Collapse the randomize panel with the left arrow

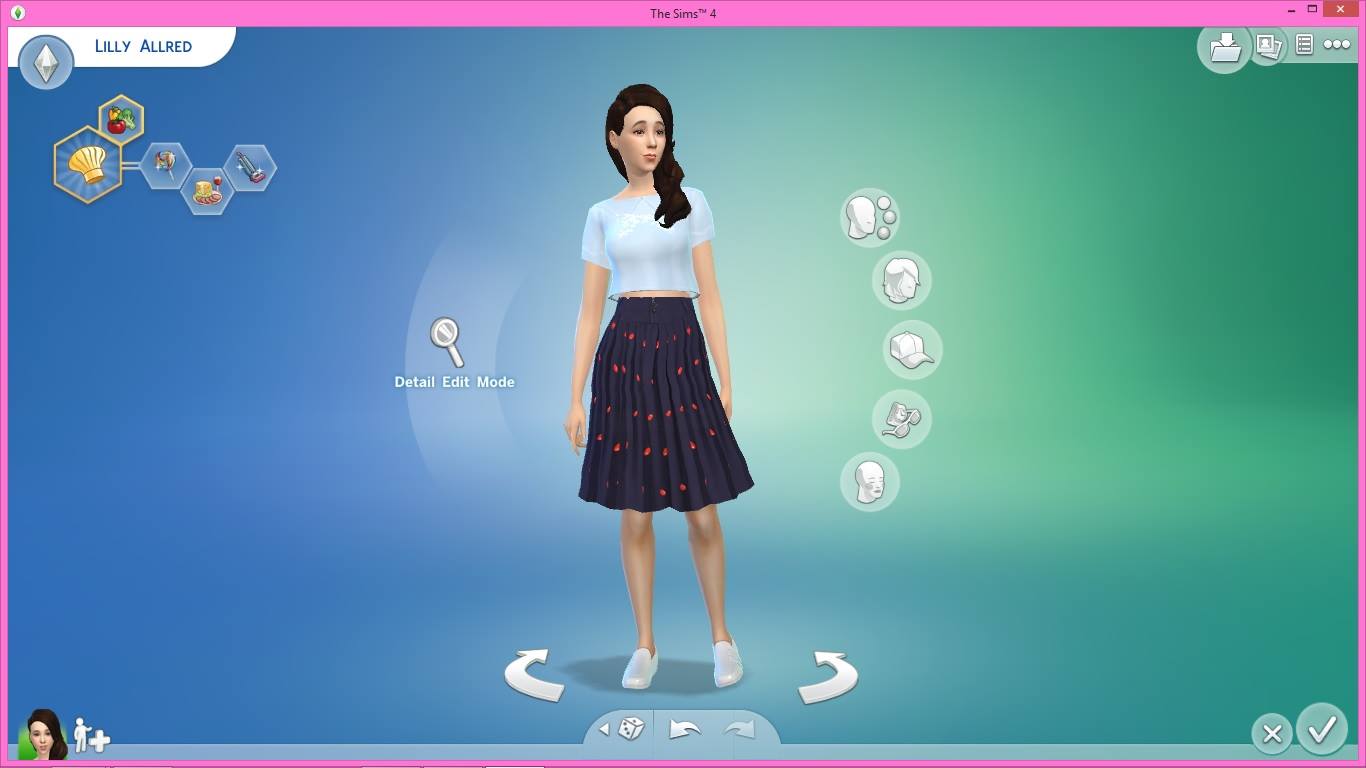[603, 731]
